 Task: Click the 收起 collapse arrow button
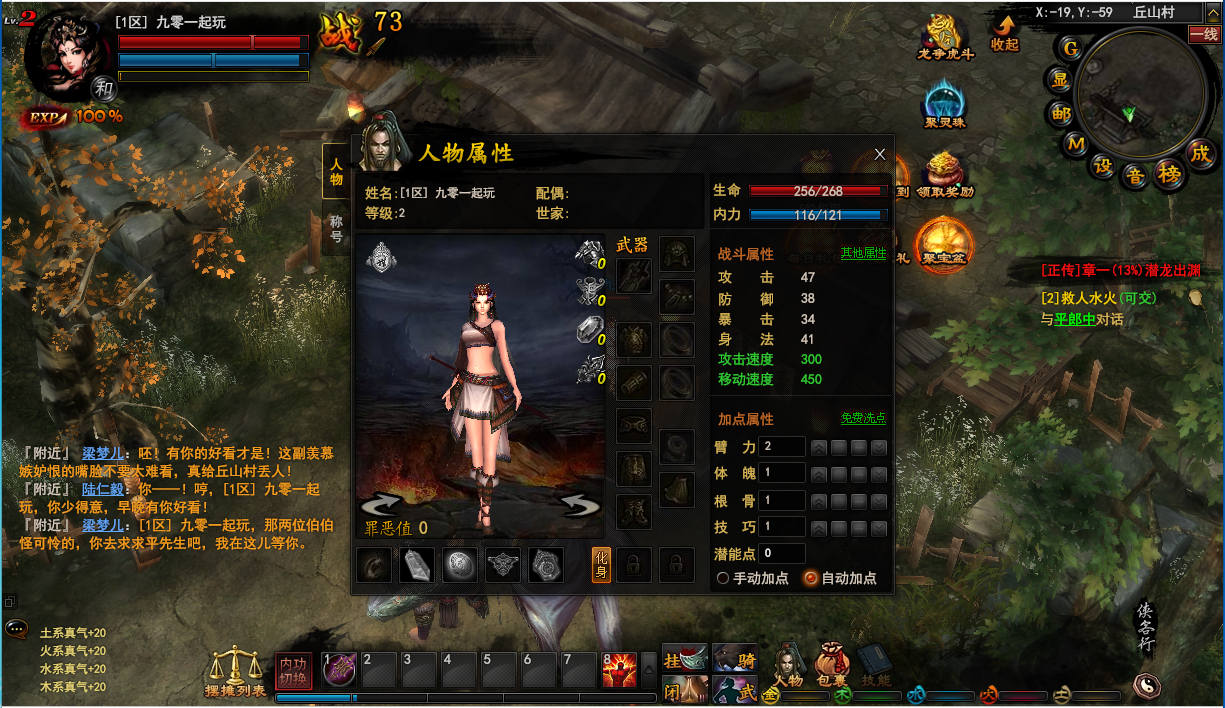tap(1004, 32)
